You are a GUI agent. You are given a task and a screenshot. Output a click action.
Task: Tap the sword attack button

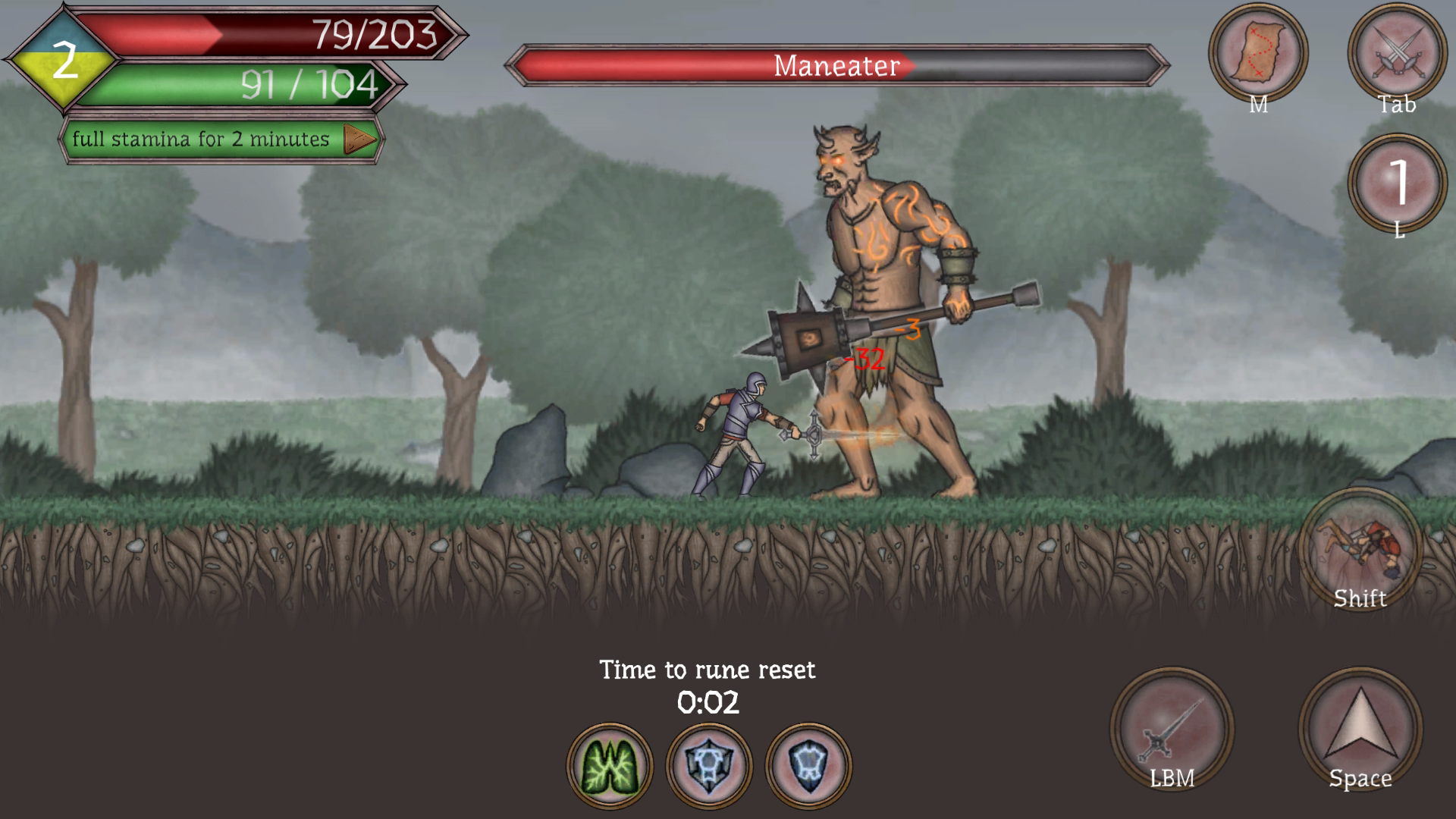pos(1172,730)
